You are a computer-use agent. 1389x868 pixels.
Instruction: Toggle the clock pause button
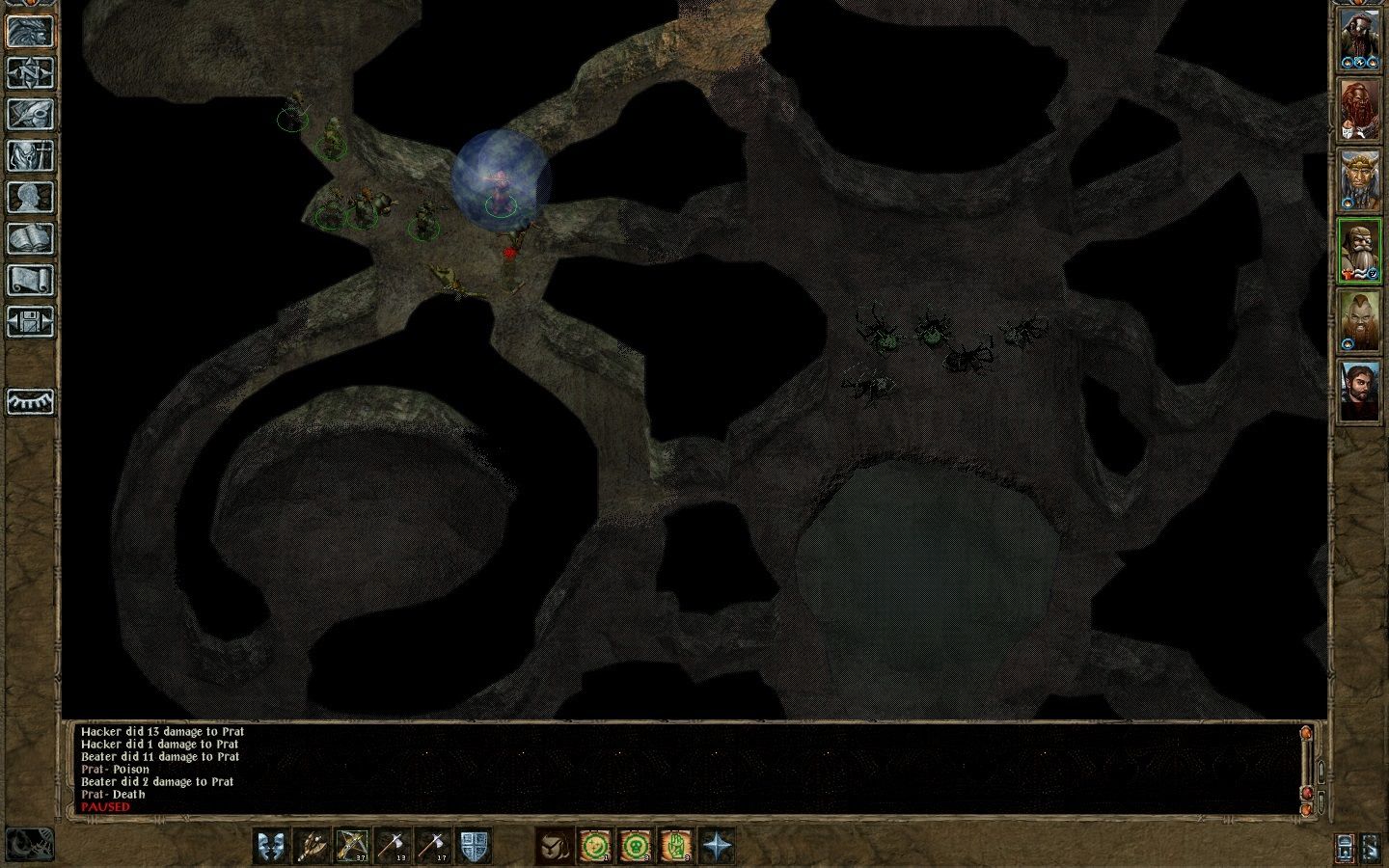click(x=29, y=845)
